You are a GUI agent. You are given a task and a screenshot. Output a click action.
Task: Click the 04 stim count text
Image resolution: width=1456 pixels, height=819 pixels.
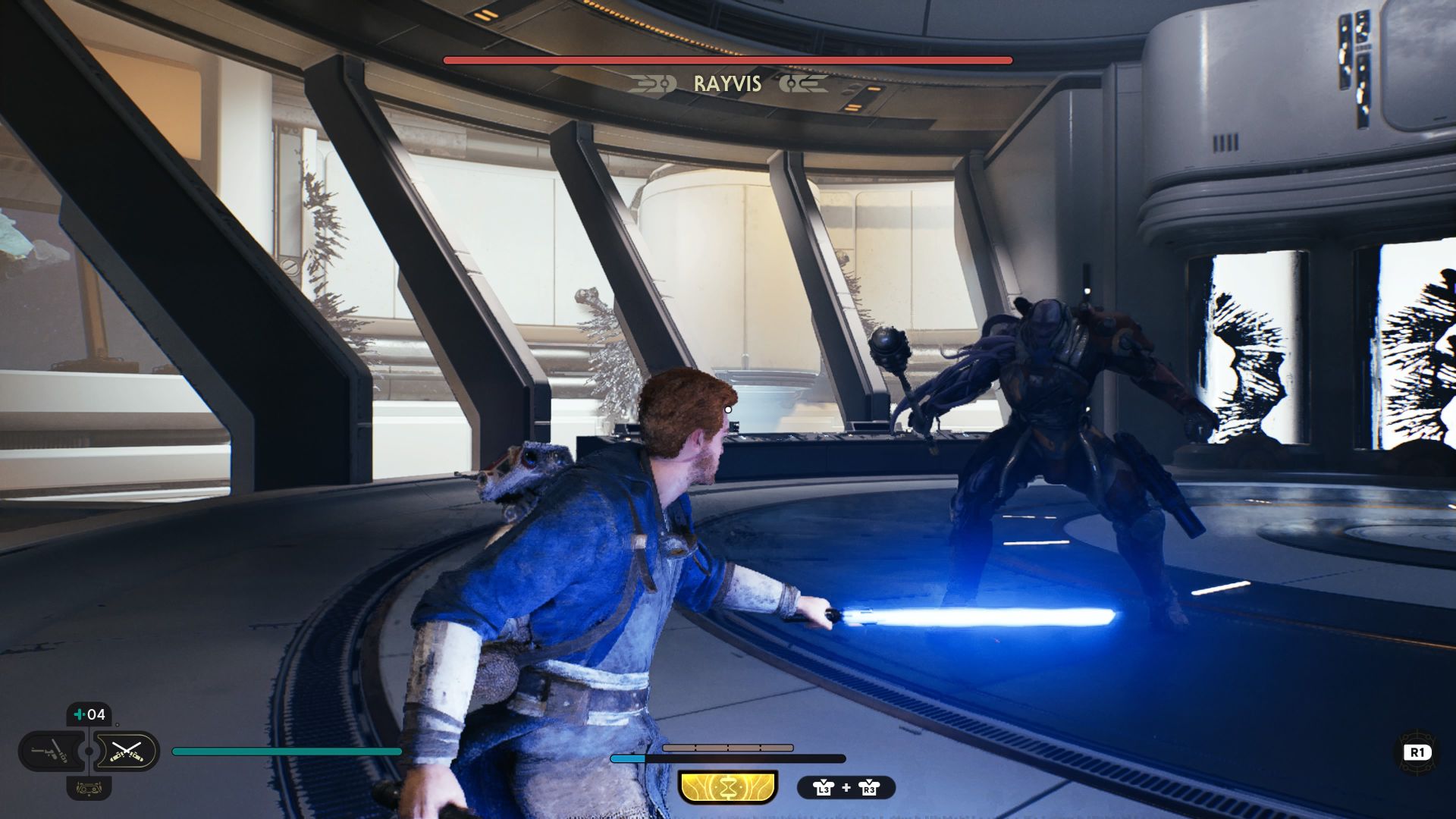point(96,714)
